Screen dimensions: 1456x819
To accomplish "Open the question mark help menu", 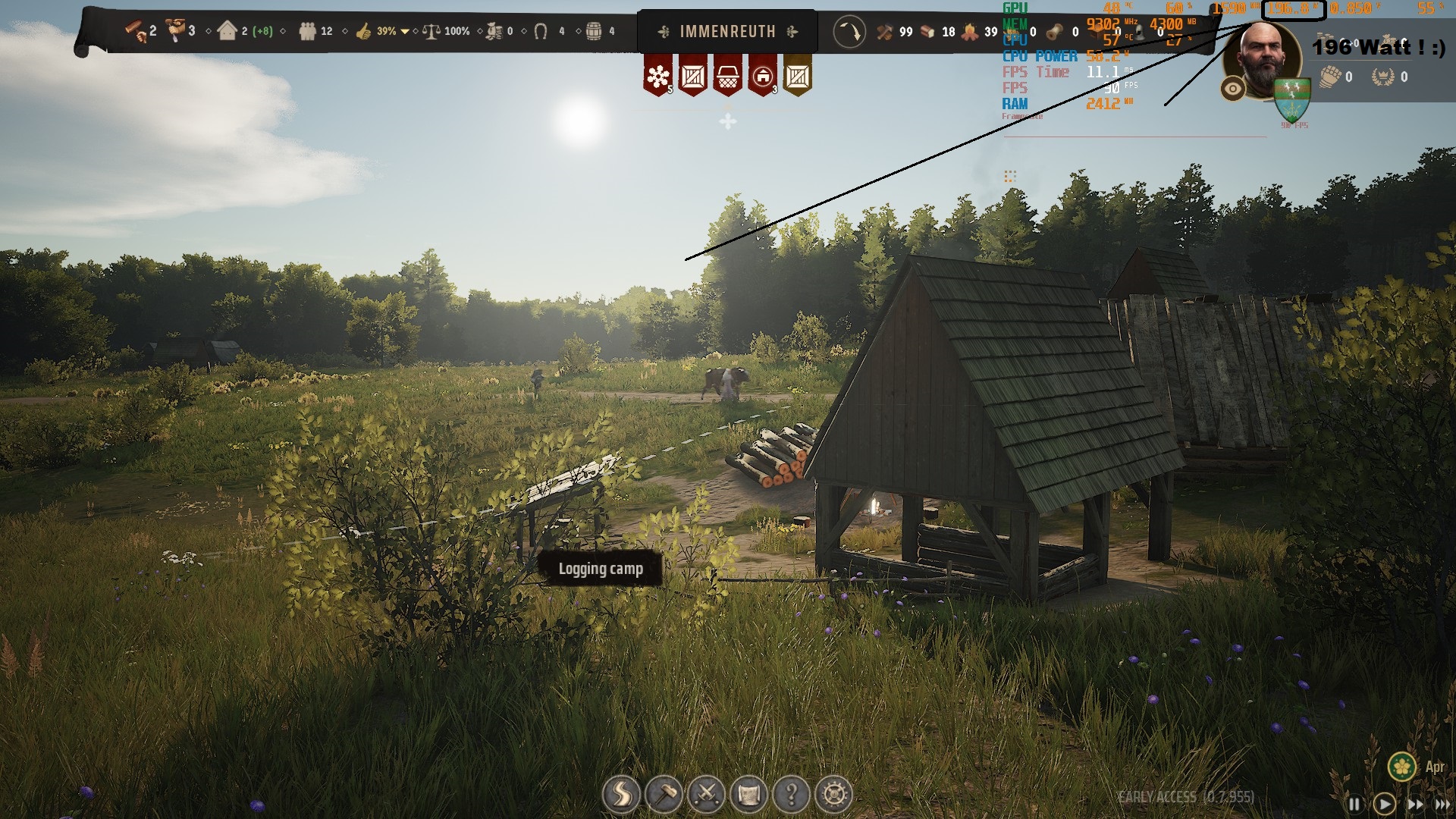I will (x=791, y=795).
